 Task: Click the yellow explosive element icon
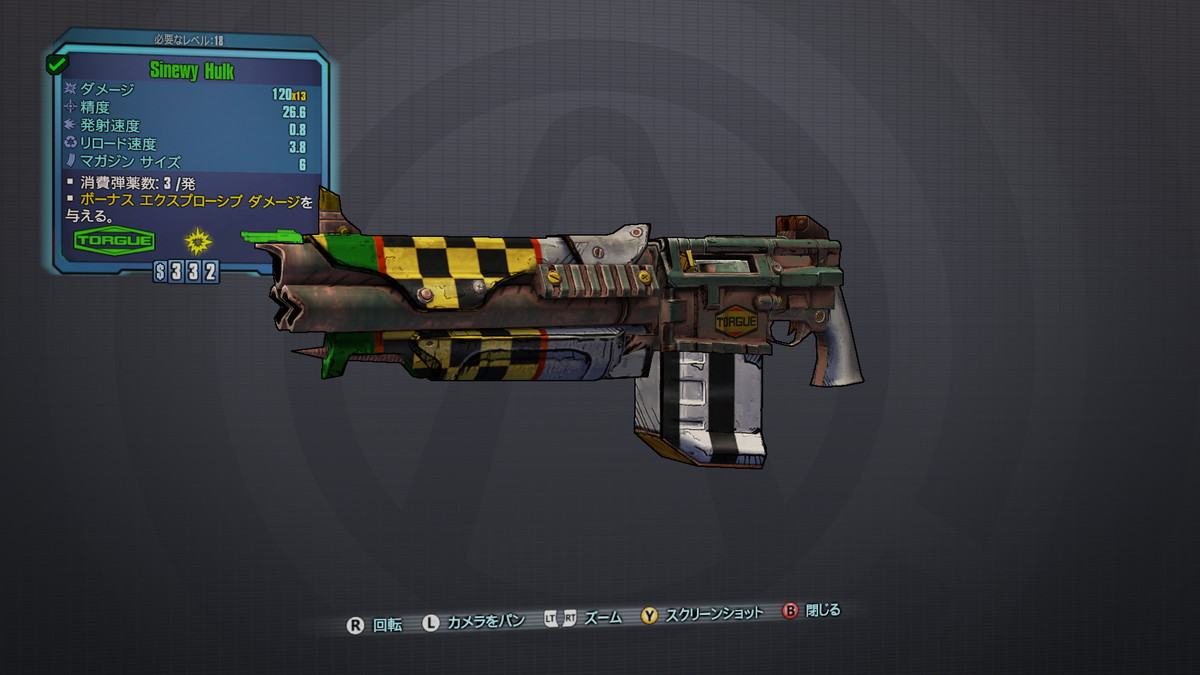click(x=200, y=240)
